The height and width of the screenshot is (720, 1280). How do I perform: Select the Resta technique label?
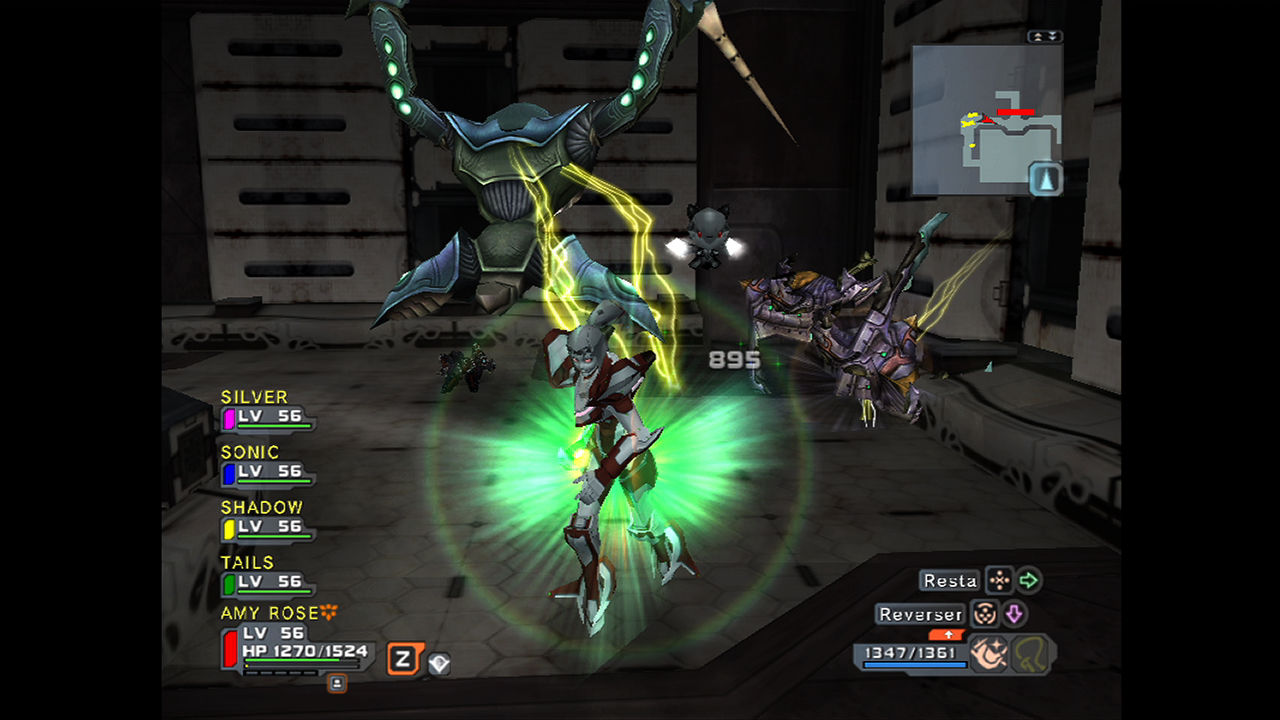coord(949,581)
